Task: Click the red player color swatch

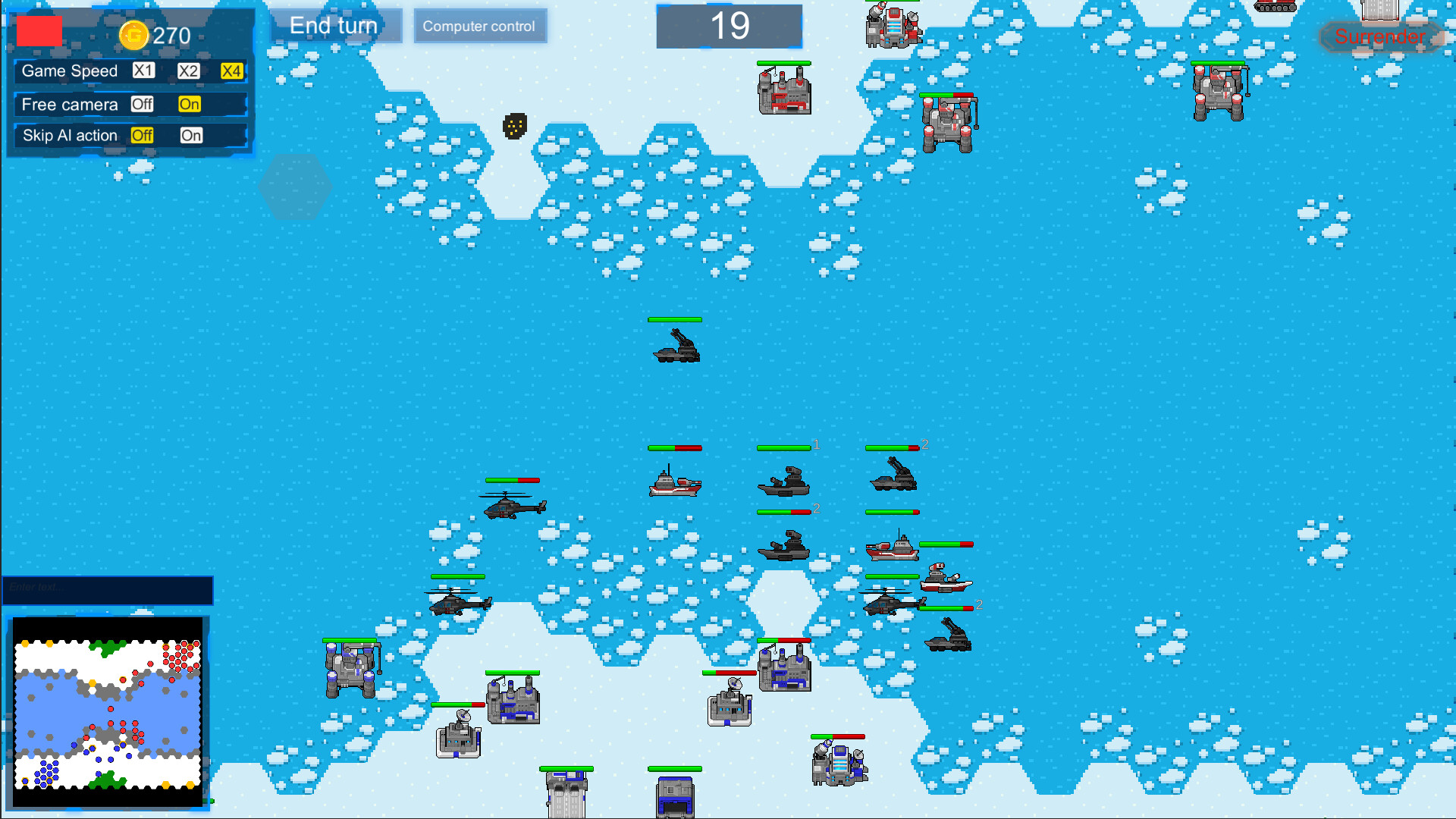Action: pyautogui.click(x=38, y=32)
